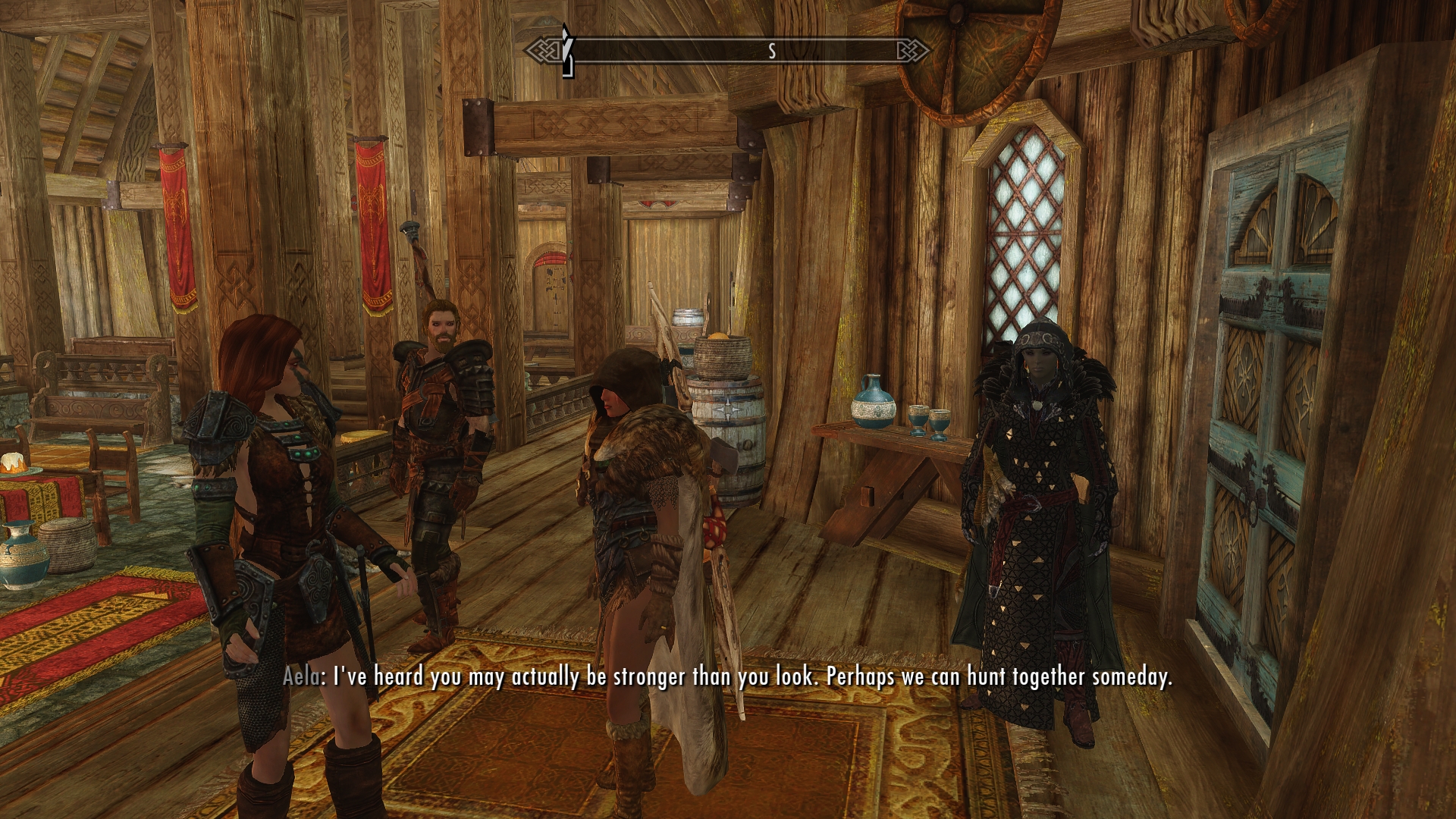Select the compass bar's South heading
The width and height of the screenshot is (1456, 819).
click(772, 51)
